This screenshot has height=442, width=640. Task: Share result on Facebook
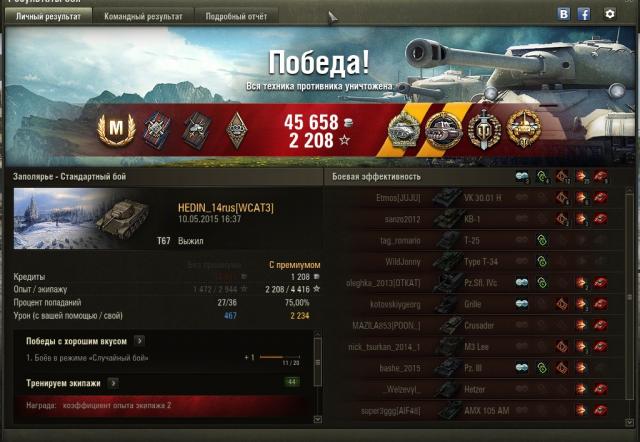point(584,14)
